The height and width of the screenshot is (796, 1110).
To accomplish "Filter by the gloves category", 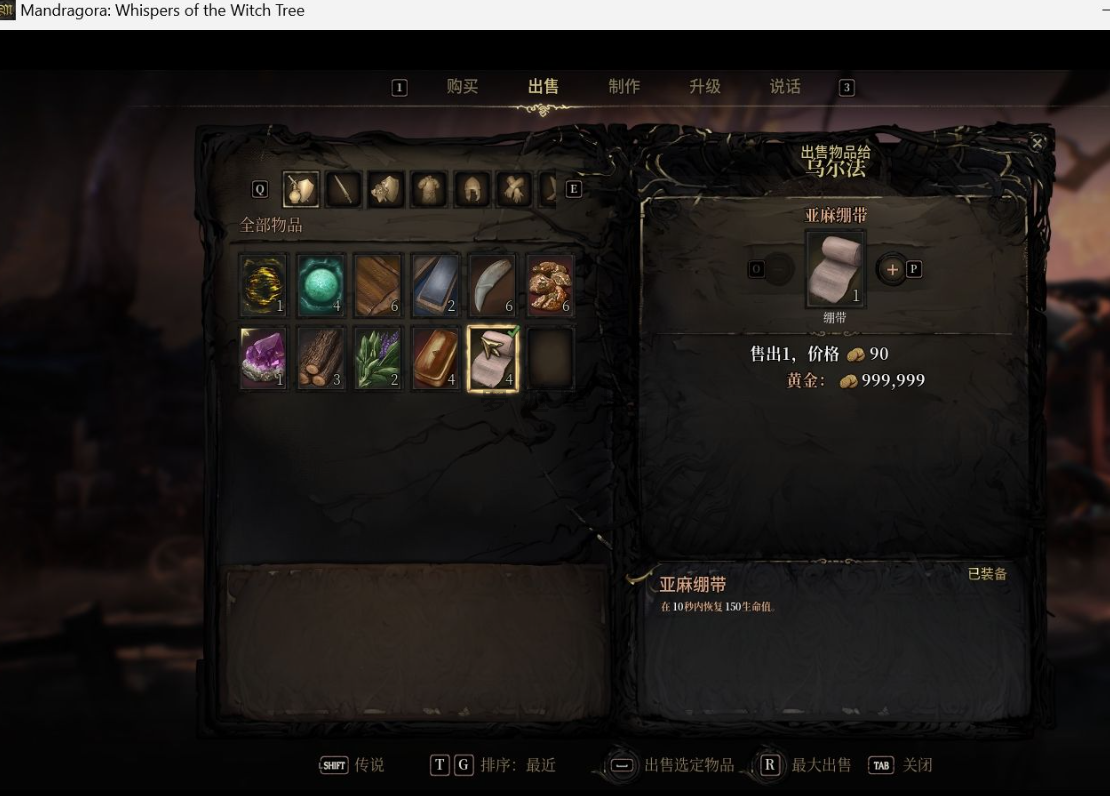I will [514, 189].
